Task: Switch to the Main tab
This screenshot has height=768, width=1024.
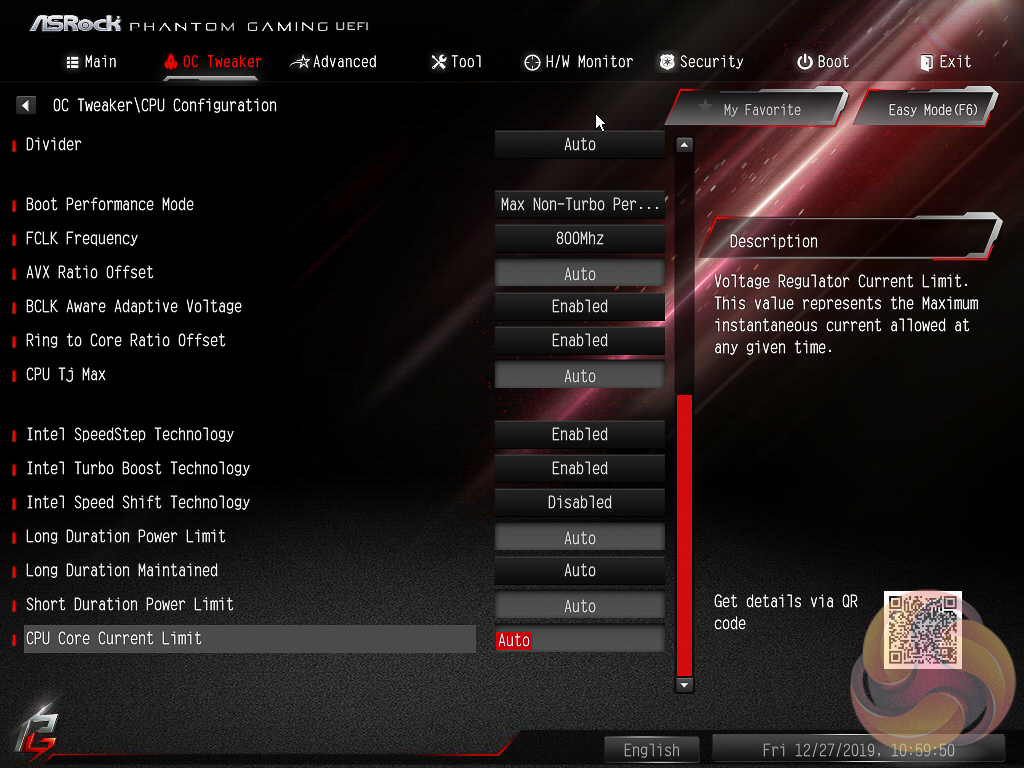Action: pos(91,62)
